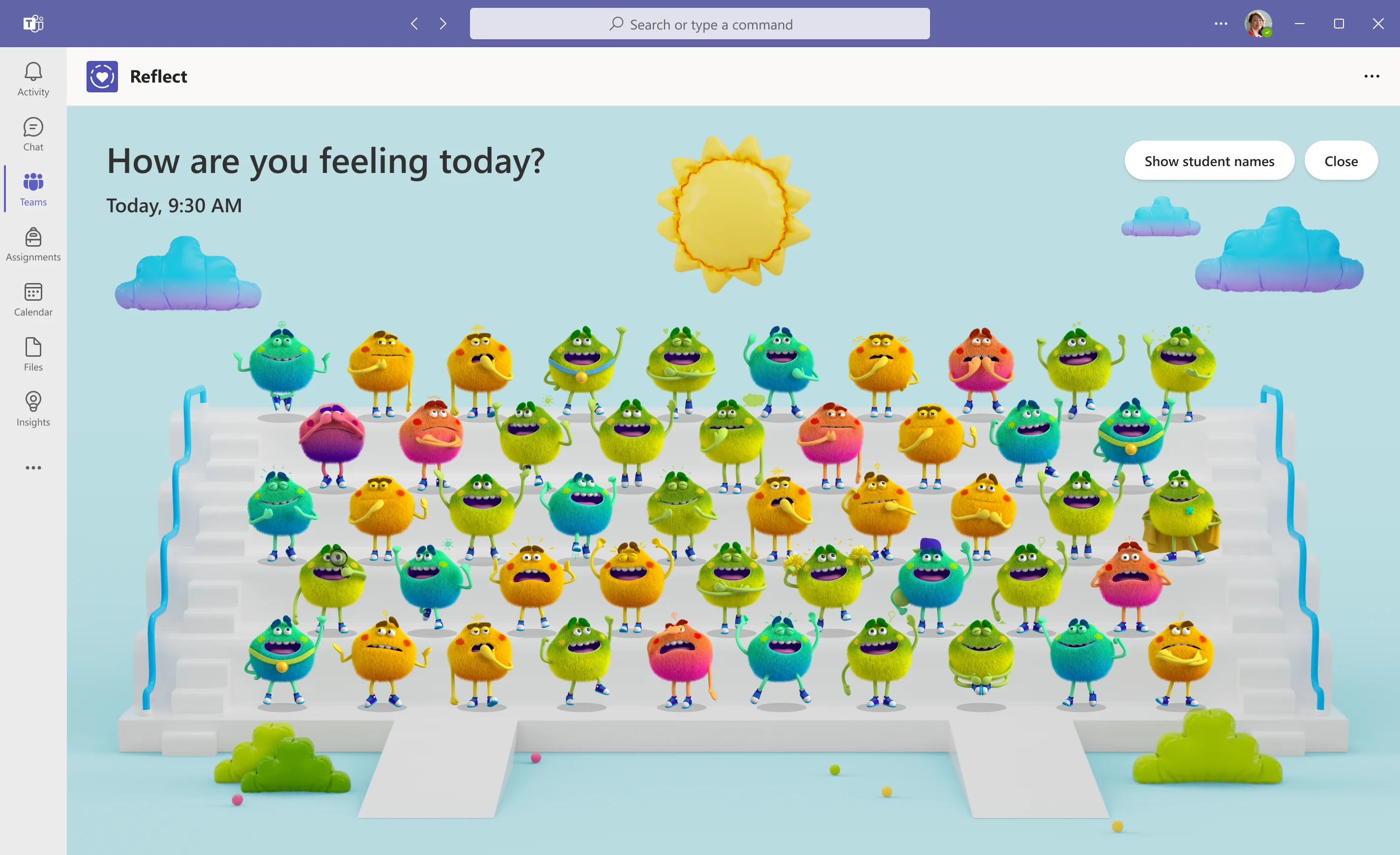Navigate back using the left chevron
This screenshot has height=855, width=1400.
[x=414, y=24]
